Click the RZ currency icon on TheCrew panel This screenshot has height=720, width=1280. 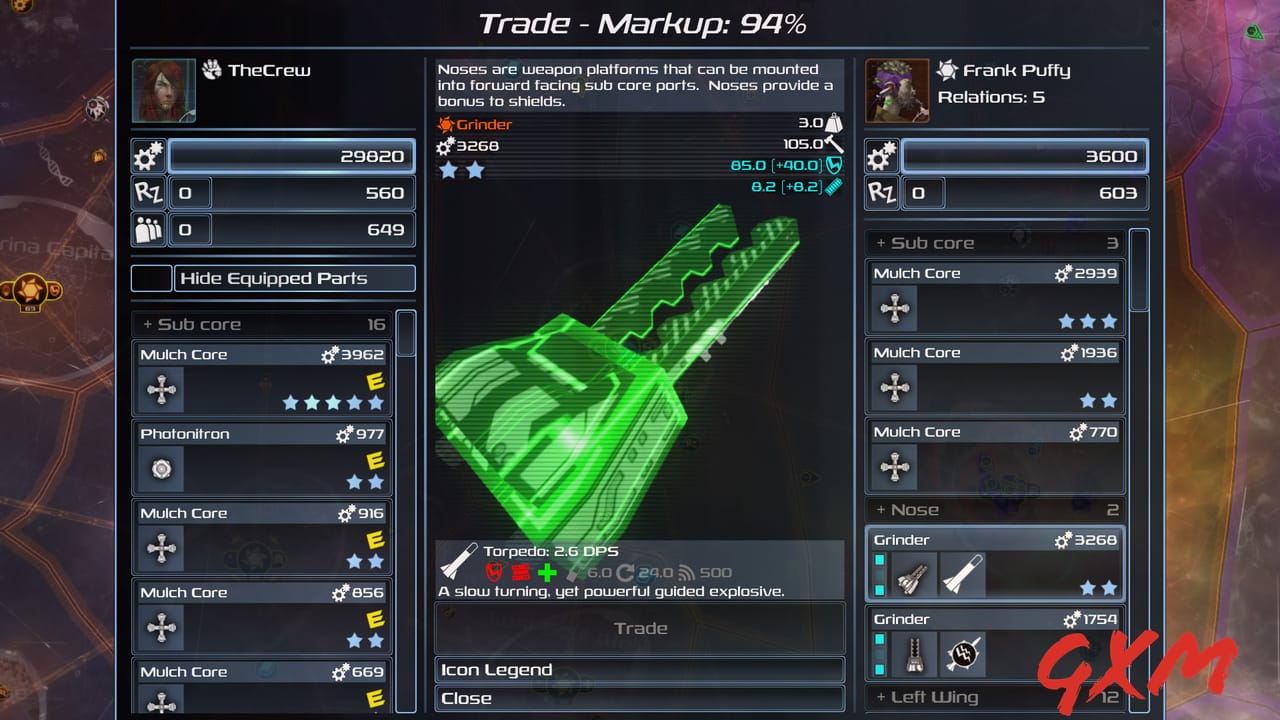point(148,192)
